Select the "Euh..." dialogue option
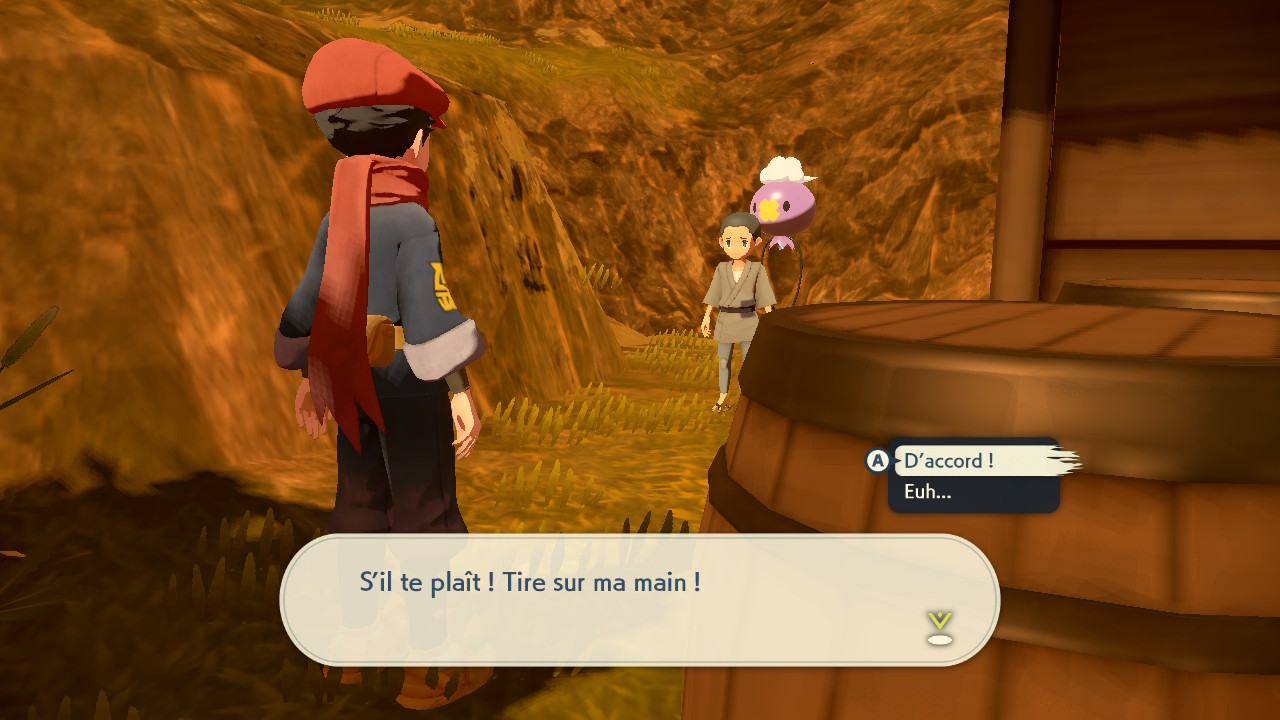The width and height of the screenshot is (1280, 720). (928, 492)
